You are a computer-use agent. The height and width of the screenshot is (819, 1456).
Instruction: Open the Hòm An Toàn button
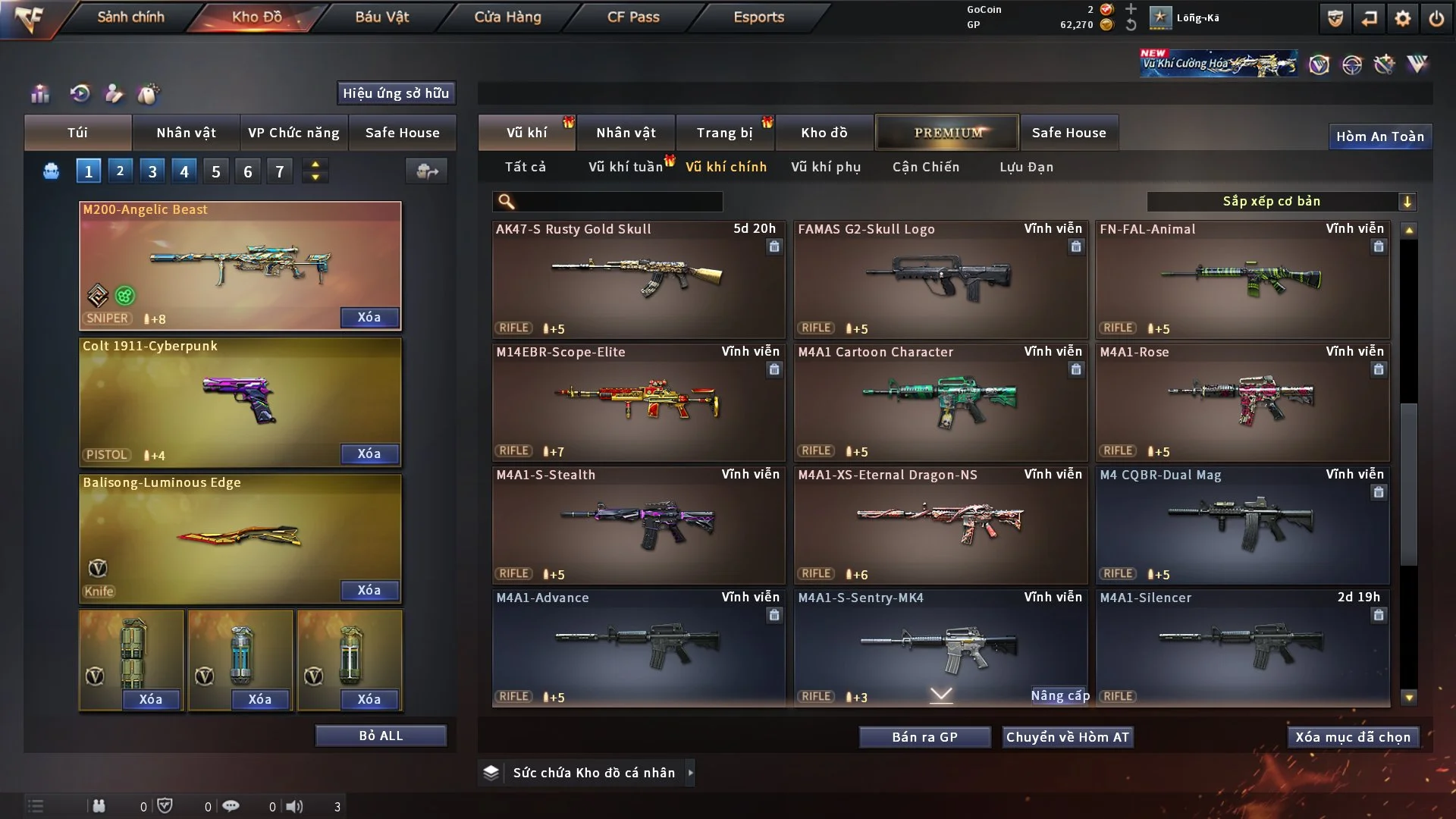[1379, 136]
